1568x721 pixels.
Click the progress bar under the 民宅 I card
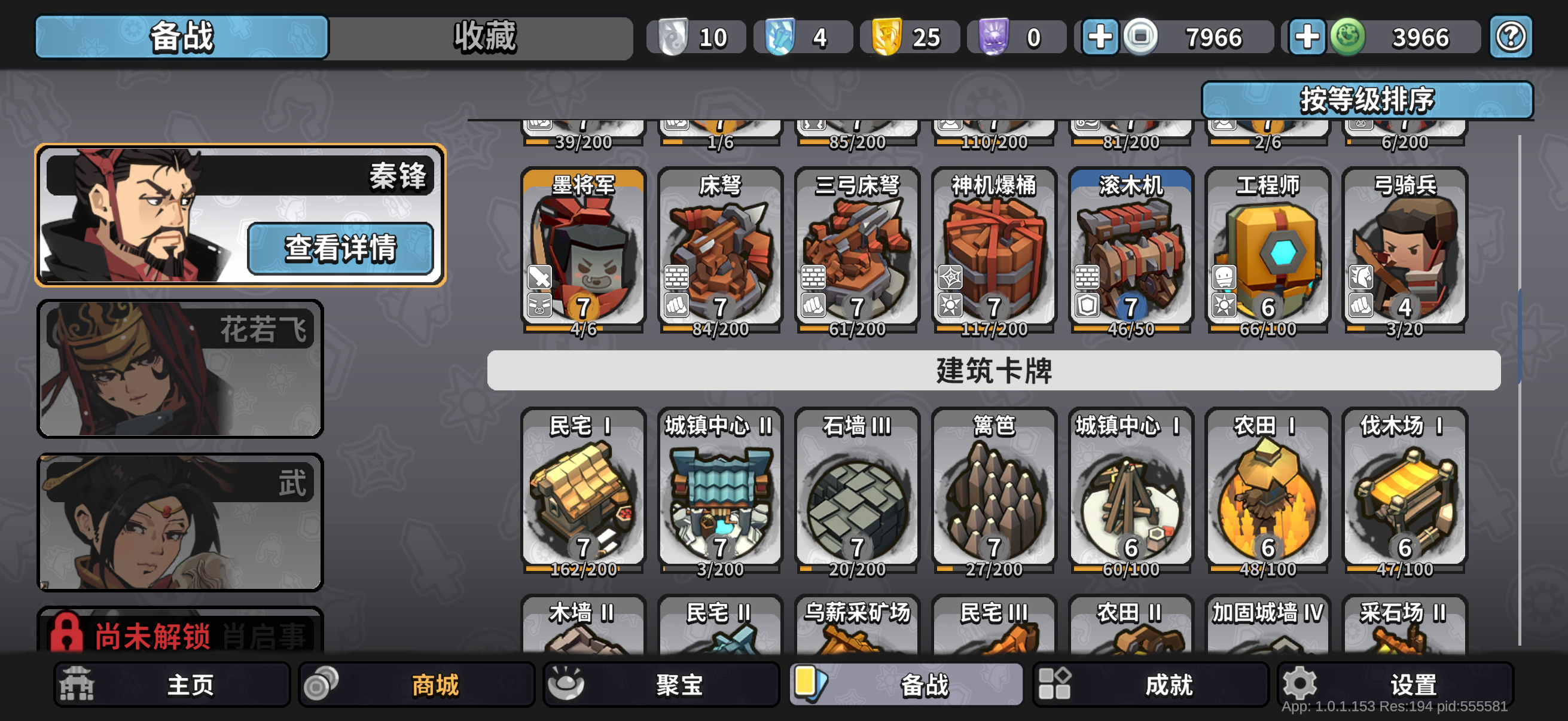582,570
